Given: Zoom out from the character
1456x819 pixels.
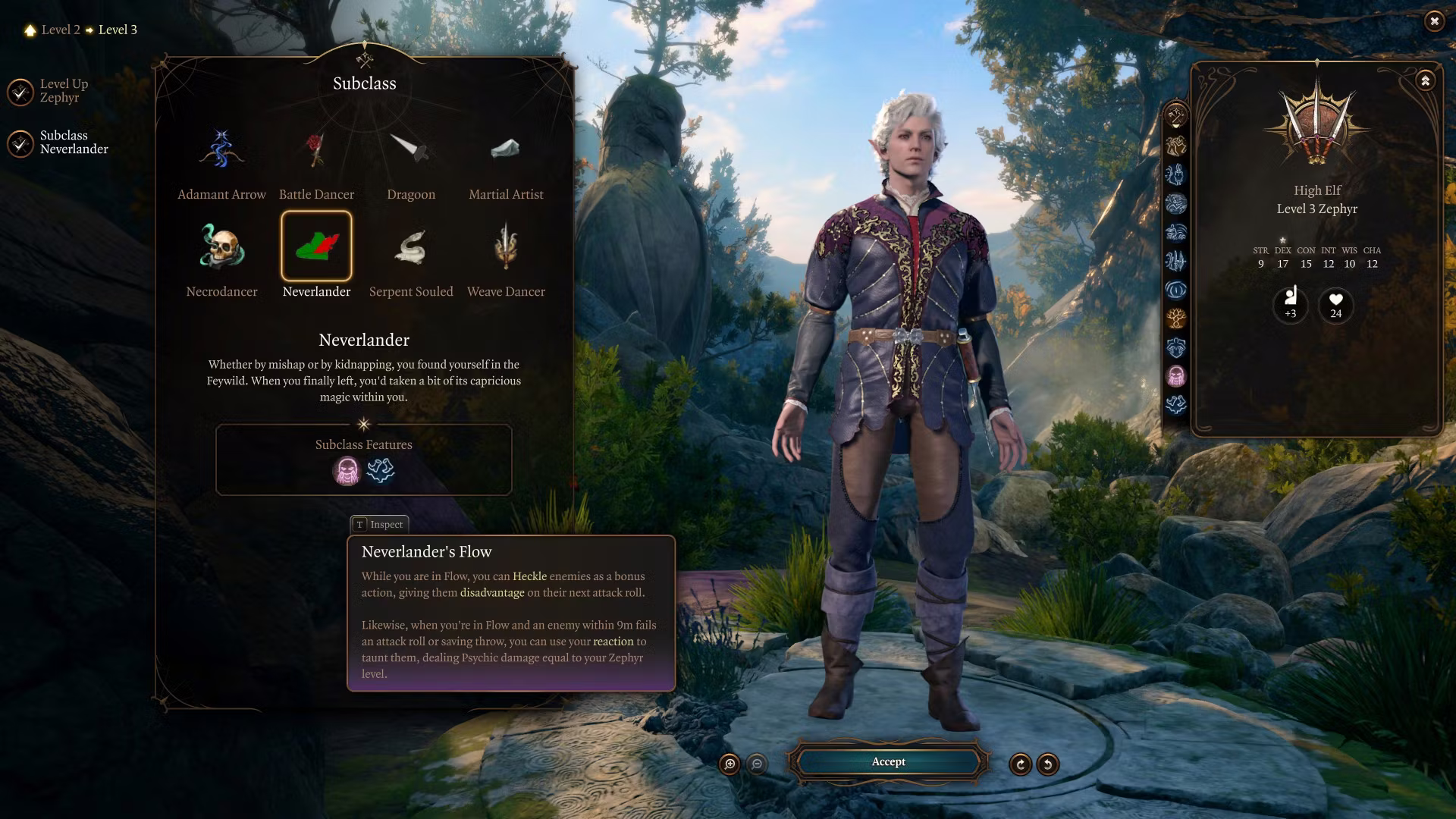Looking at the screenshot, I should pos(757,764).
